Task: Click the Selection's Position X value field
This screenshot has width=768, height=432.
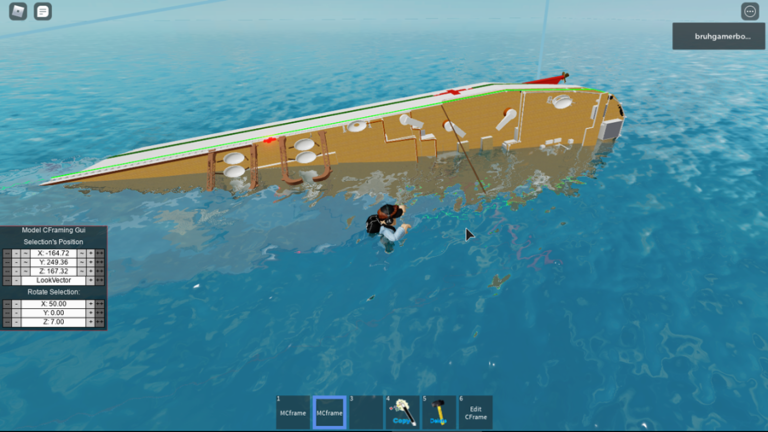Action: click(x=53, y=253)
